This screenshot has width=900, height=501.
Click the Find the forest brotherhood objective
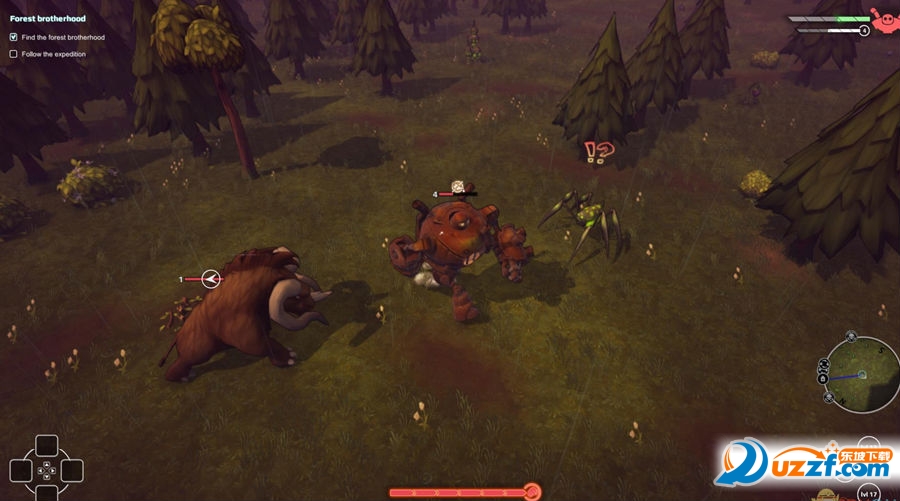click(63, 37)
